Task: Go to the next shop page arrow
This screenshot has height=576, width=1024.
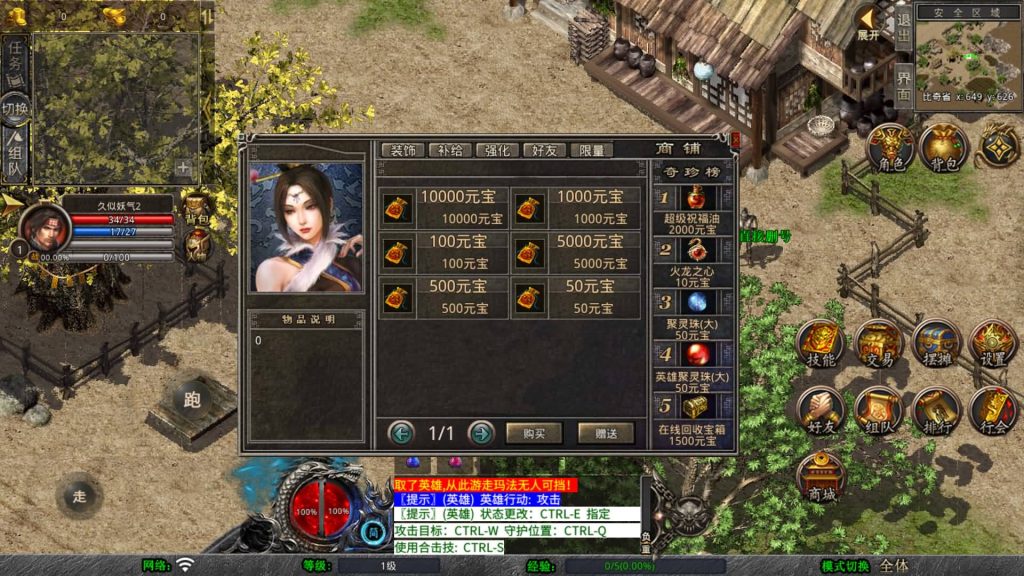Action: pos(481,433)
